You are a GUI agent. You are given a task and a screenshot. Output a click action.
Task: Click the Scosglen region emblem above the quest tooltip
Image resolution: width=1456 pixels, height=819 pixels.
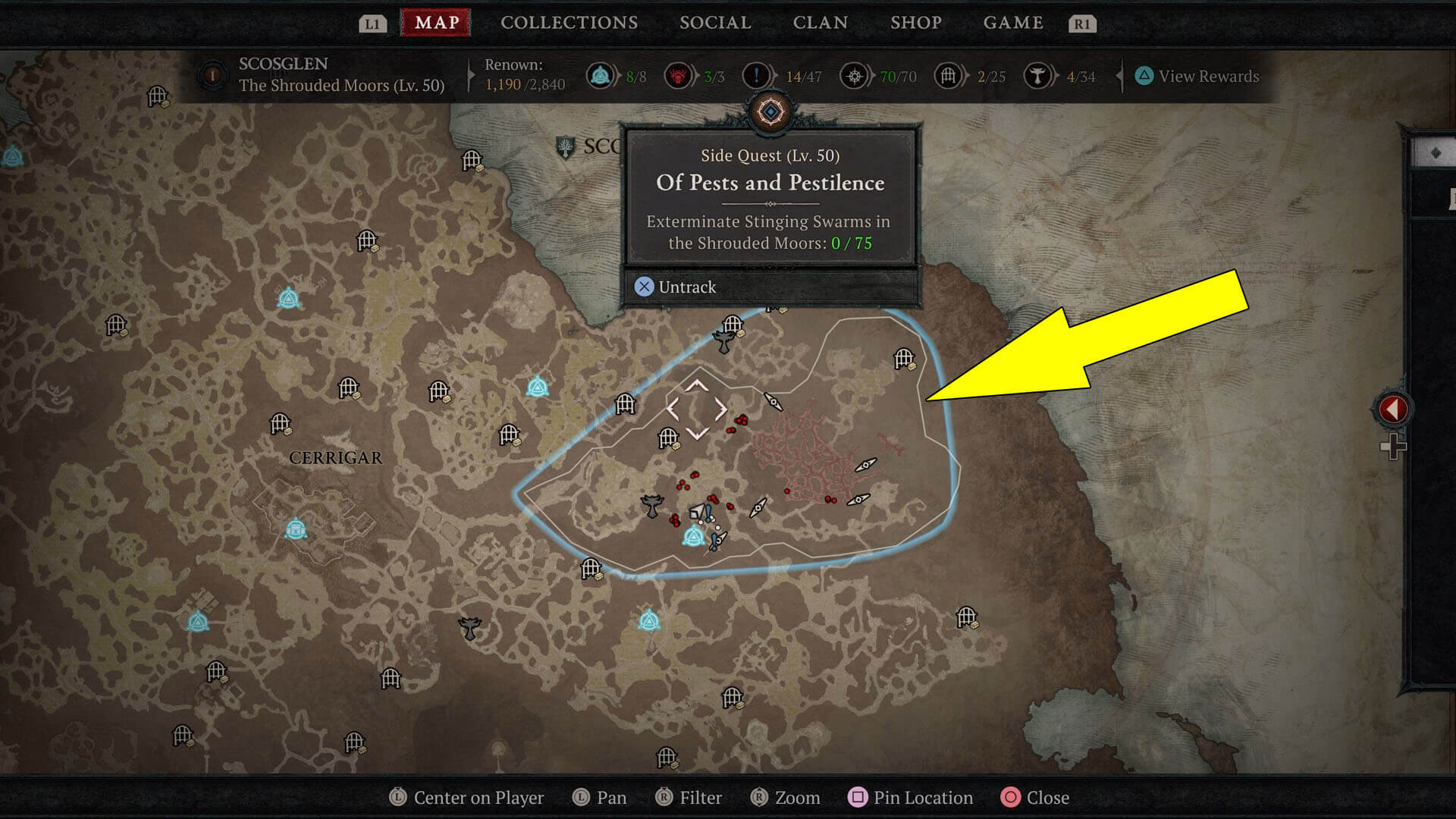click(770, 111)
